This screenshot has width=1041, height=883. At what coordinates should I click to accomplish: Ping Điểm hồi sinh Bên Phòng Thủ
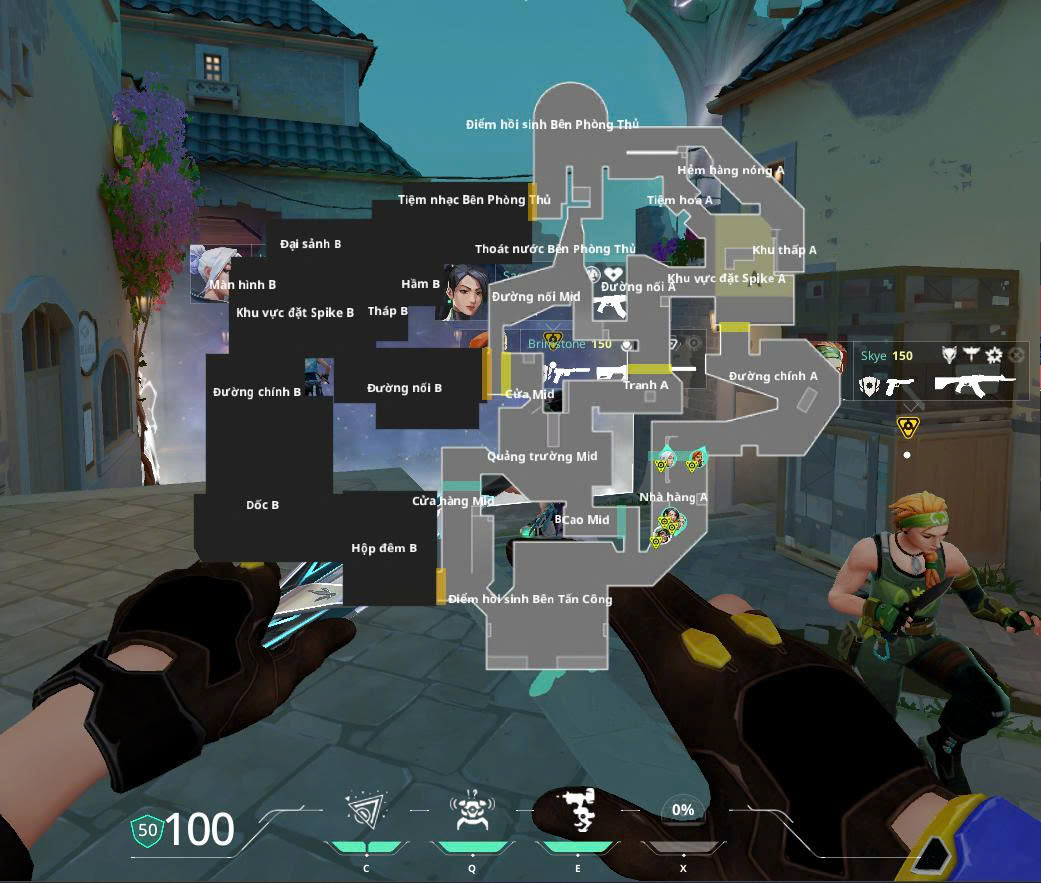pyautogui.click(x=552, y=125)
